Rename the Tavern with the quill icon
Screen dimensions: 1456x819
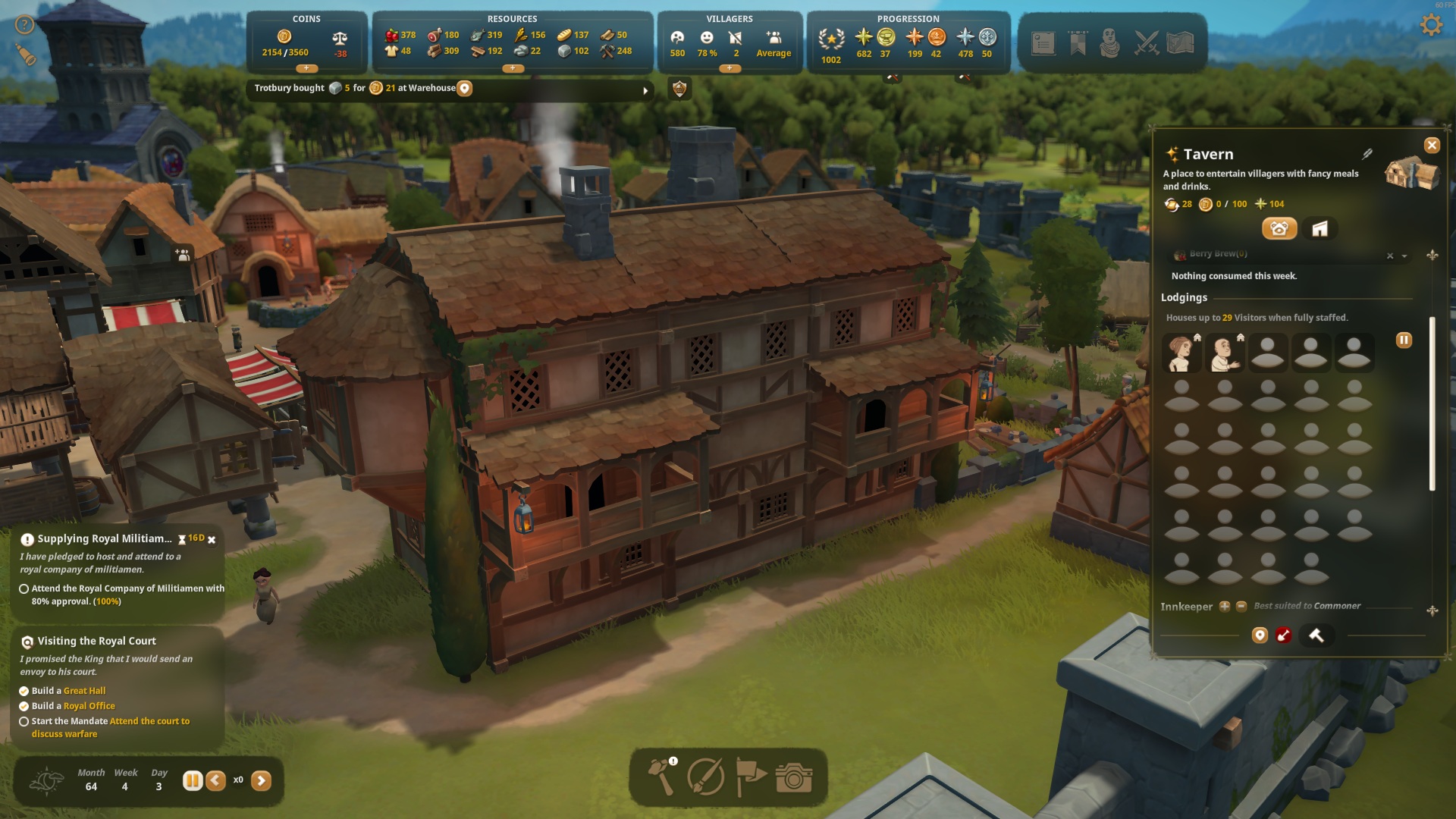[1367, 154]
